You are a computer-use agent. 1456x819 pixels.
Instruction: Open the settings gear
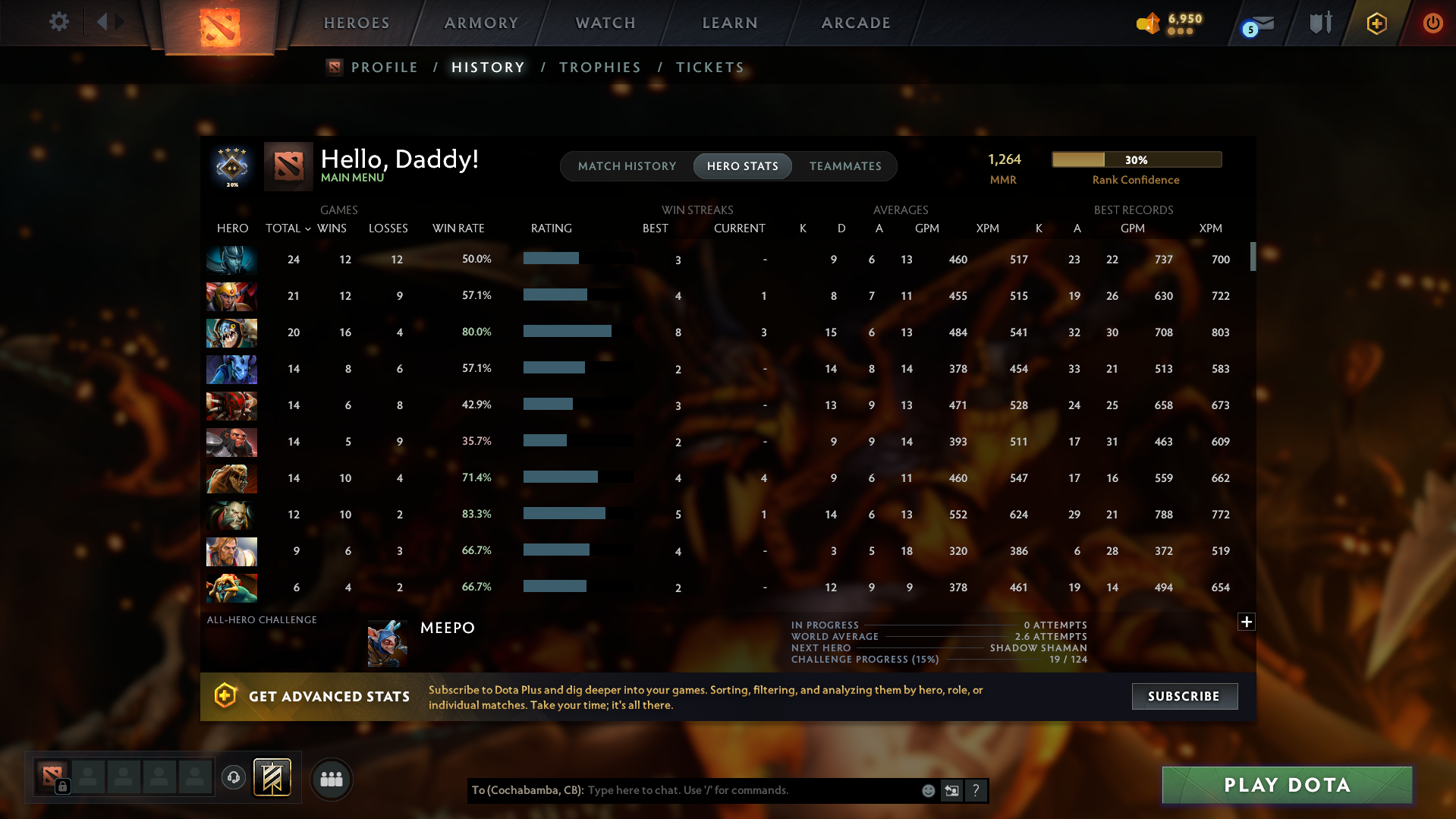(59, 22)
